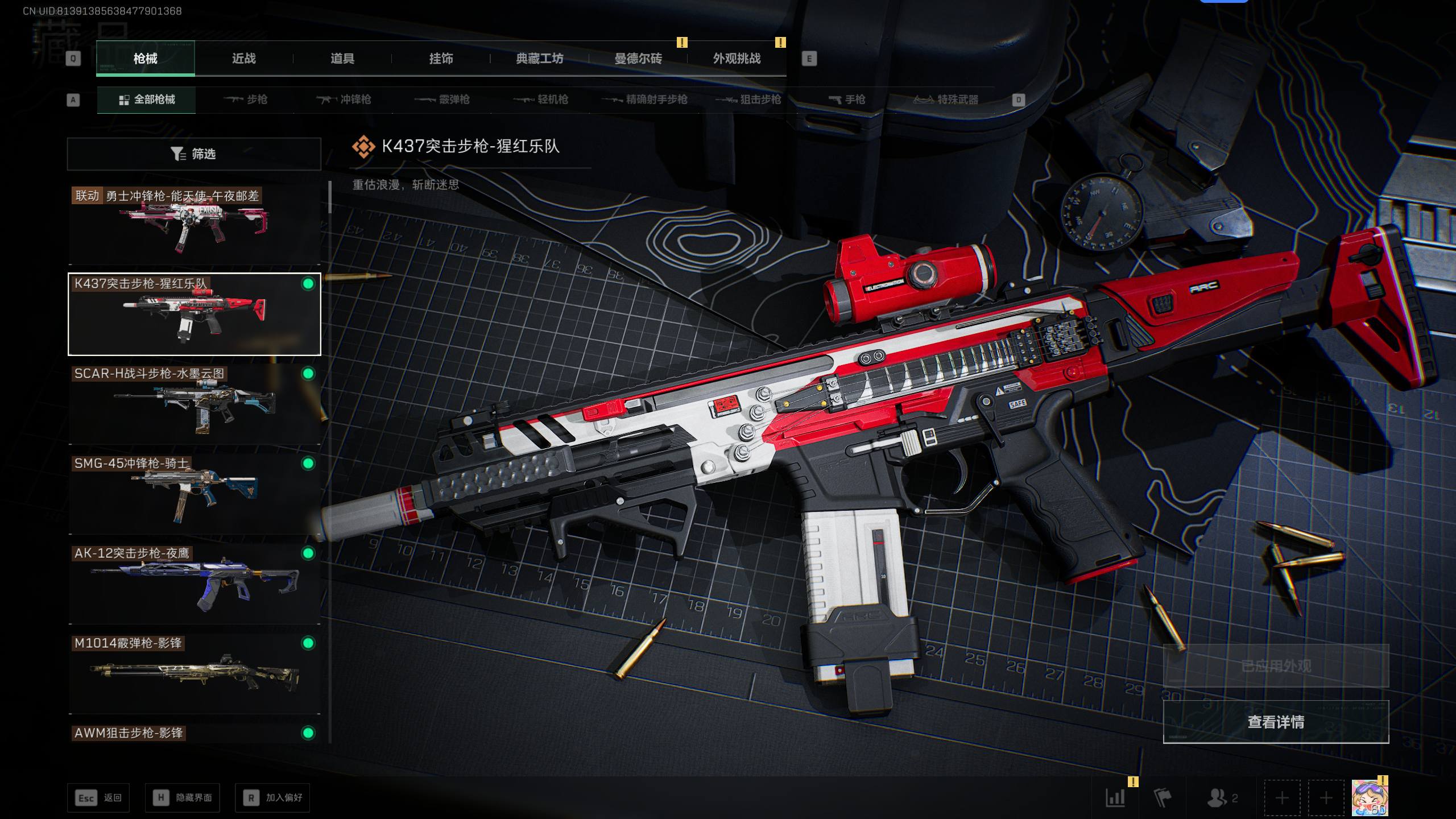This screenshot has width=1456, height=819.
Task: Filter list to 狙击步枪 sniper rifles
Action: point(748,100)
